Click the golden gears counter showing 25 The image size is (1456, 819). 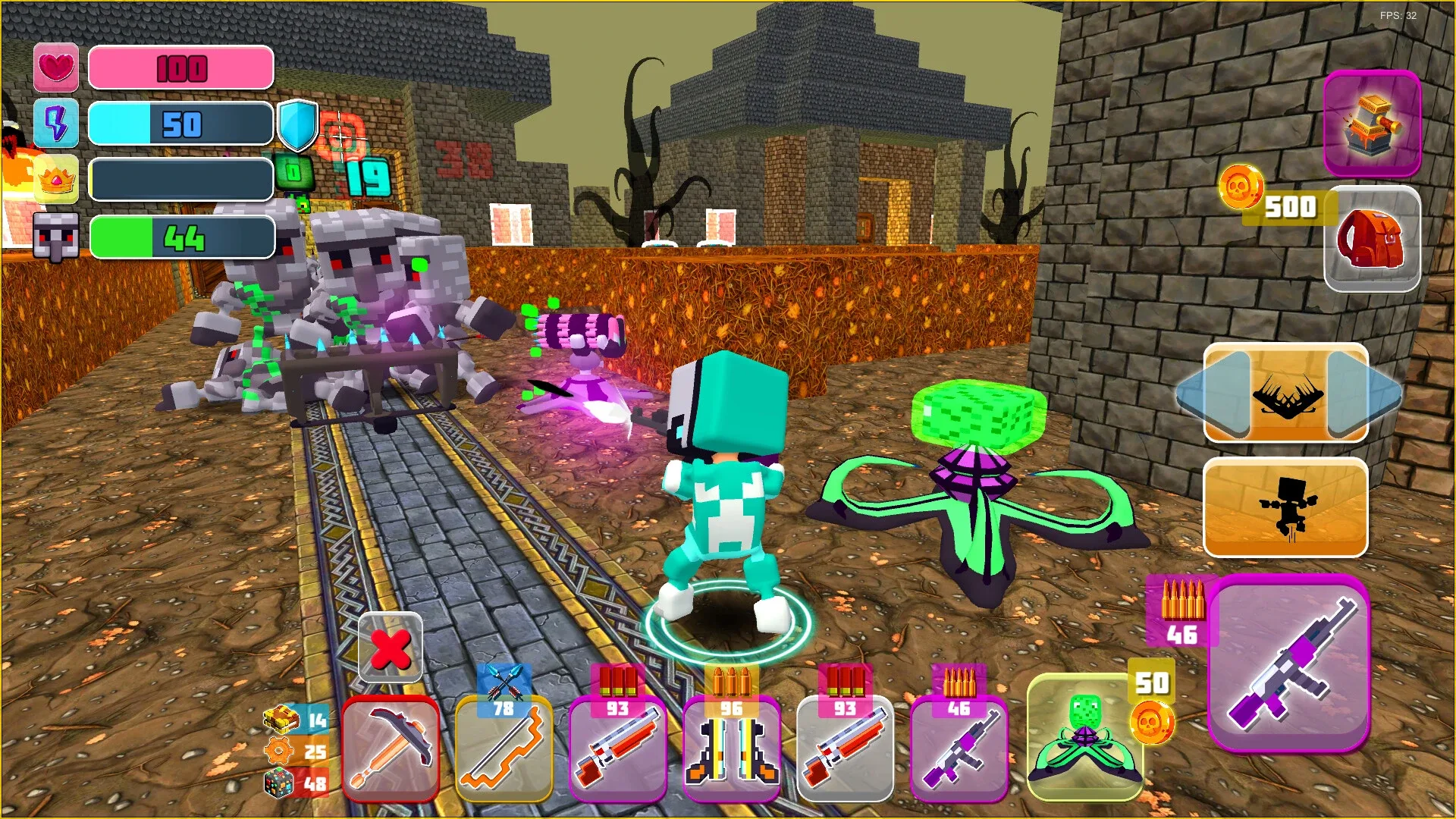(x=294, y=748)
